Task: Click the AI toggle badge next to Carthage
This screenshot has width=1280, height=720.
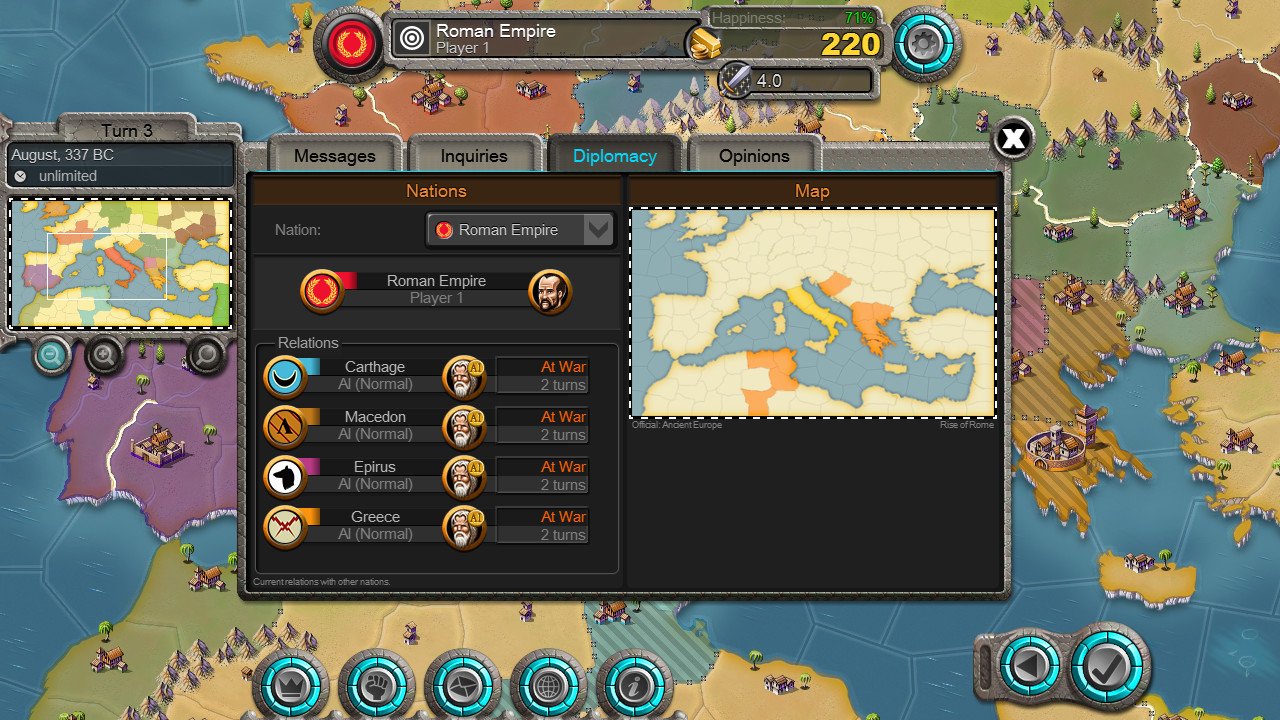Action: pyautogui.click(x=478, y=365)
